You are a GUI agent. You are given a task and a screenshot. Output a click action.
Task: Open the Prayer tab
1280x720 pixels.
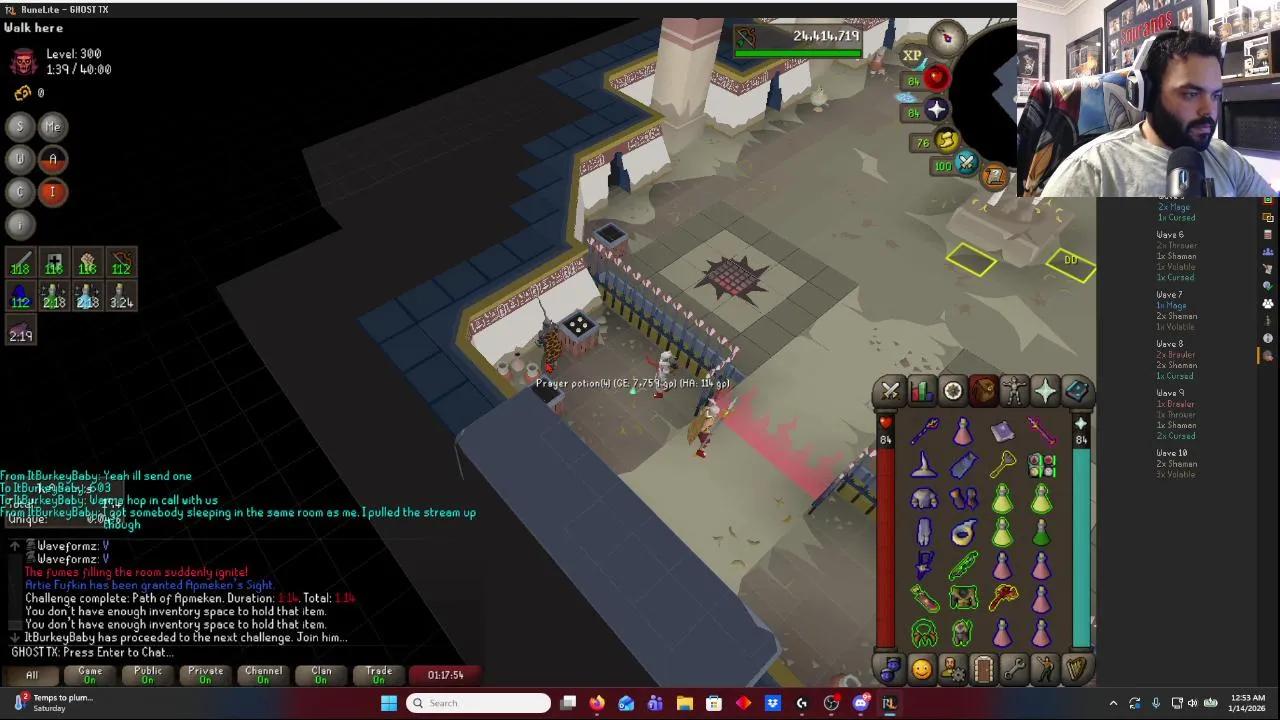pyautogui.click(x=1045, y=391)
